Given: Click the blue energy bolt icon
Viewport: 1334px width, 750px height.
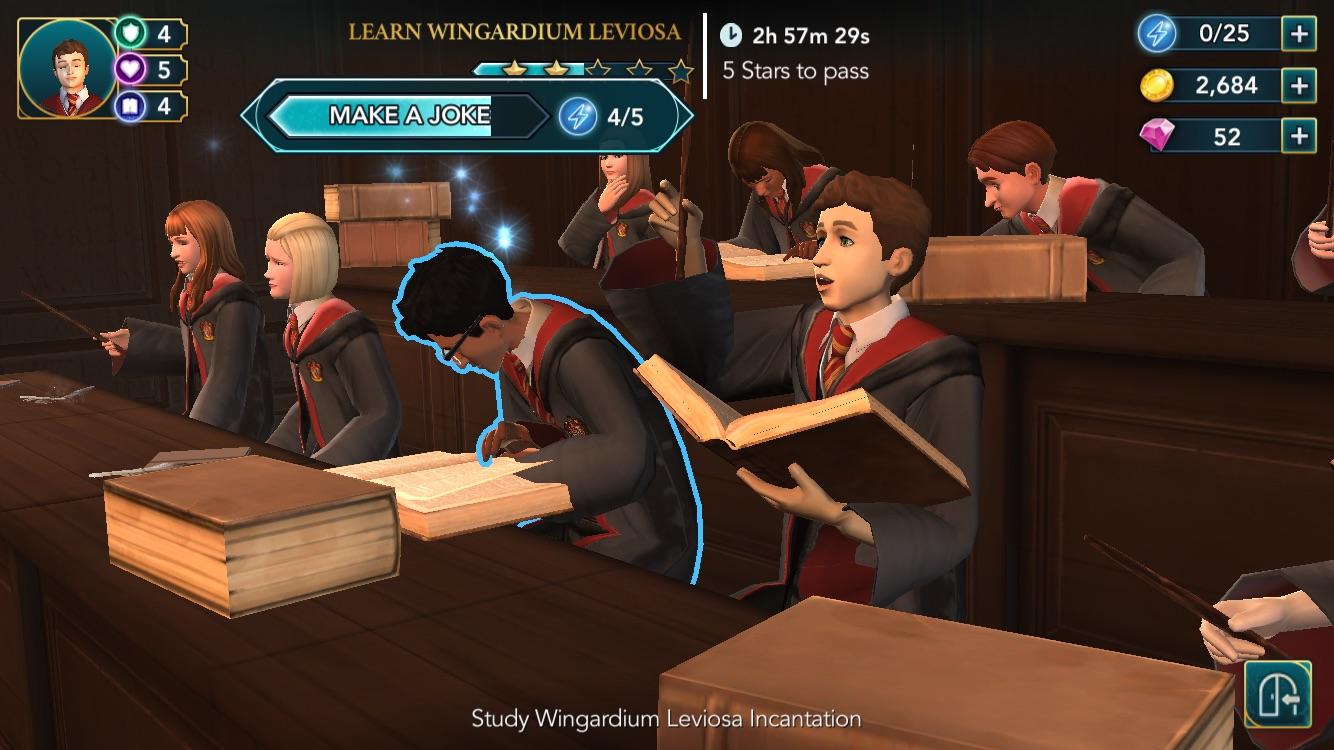Looking at the screenshot, I should tap(1155, 33).
